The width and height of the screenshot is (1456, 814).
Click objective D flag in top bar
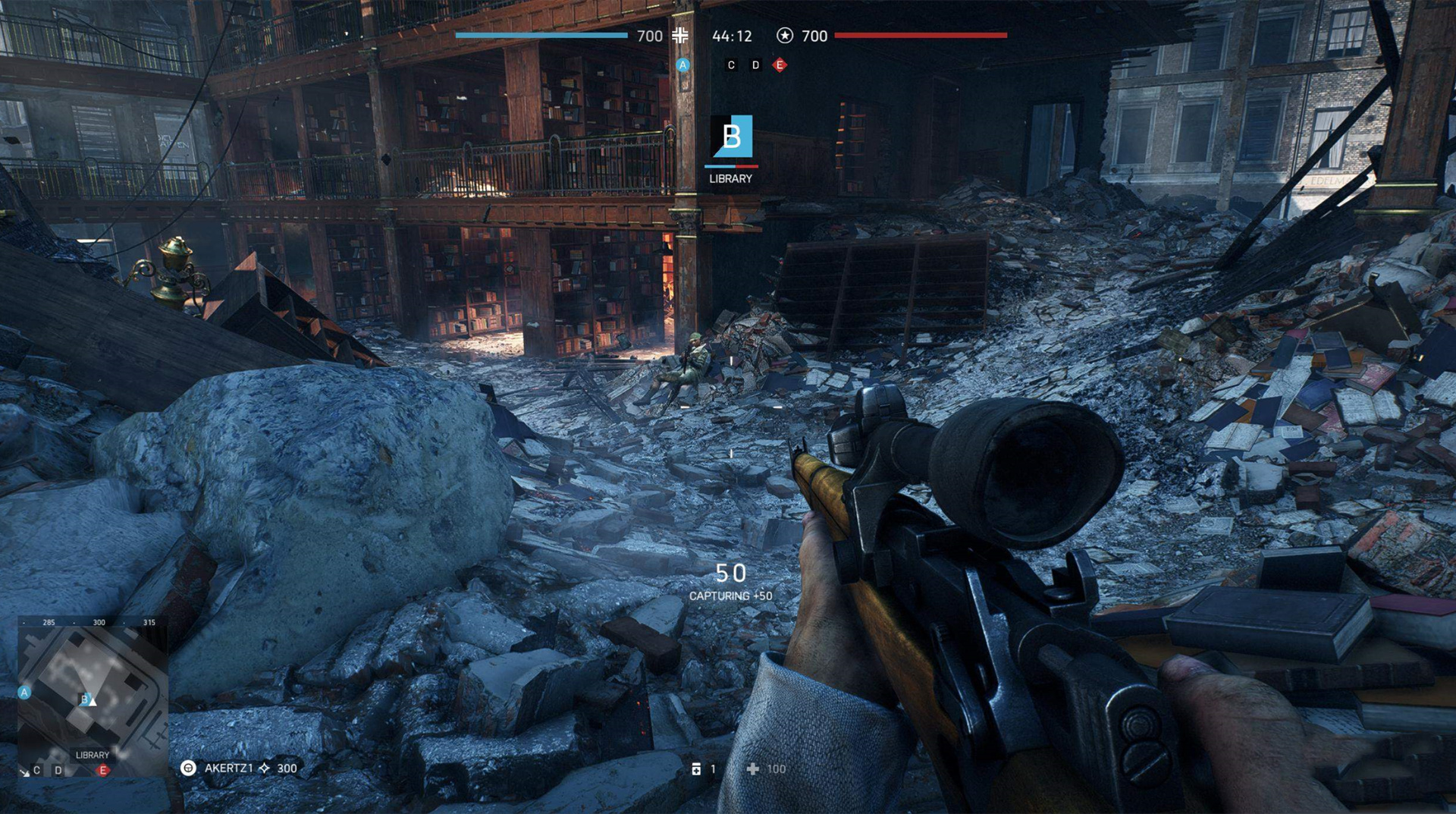(x=755, y=65)
